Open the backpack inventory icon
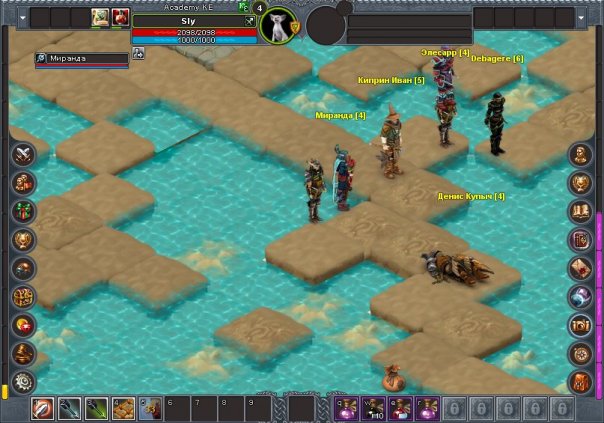Viewport: 604px width, 423px height. [x=581, y=382]
